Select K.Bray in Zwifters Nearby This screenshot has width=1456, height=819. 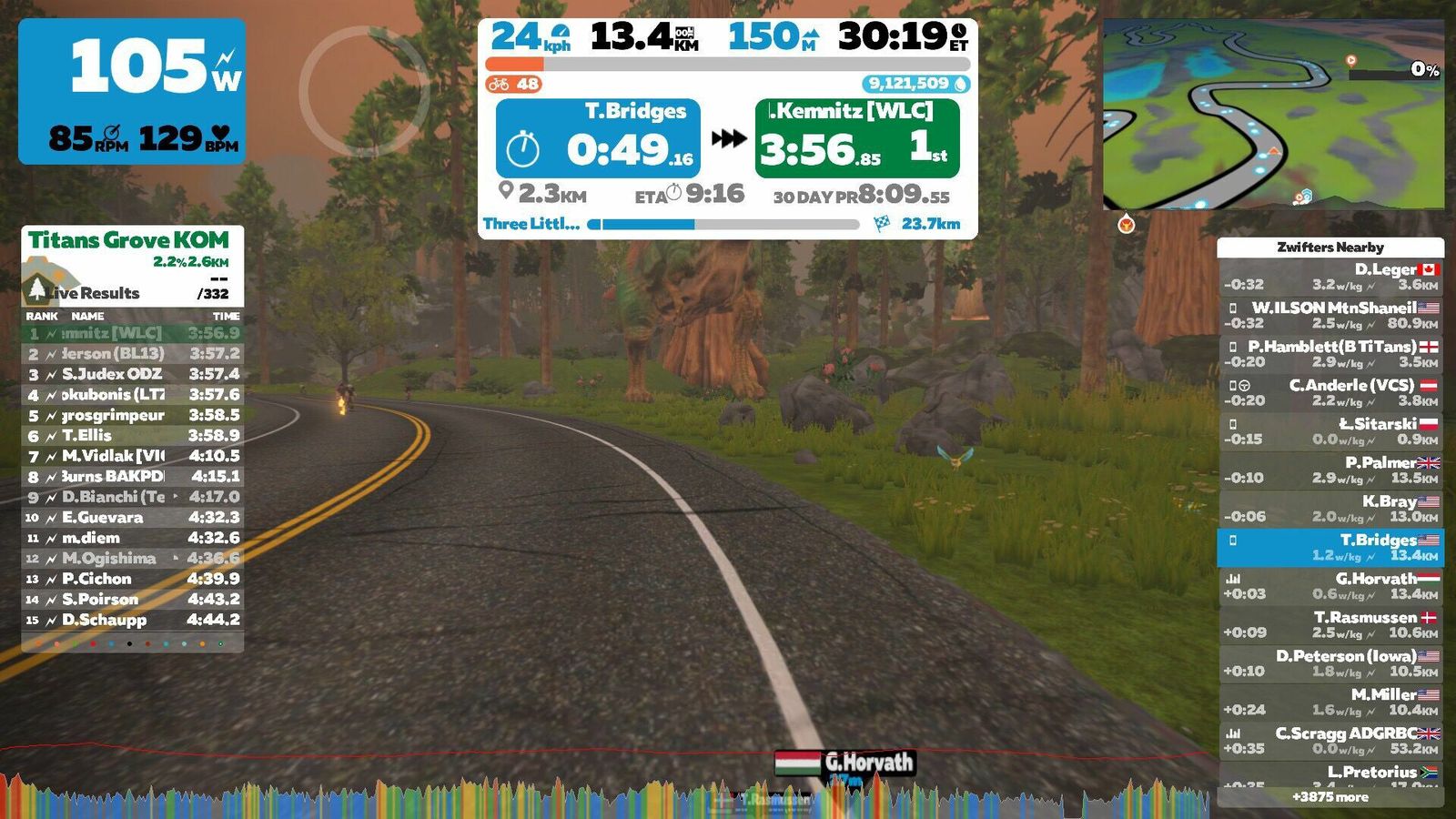pyautogui.click(x=1330, y=509)
